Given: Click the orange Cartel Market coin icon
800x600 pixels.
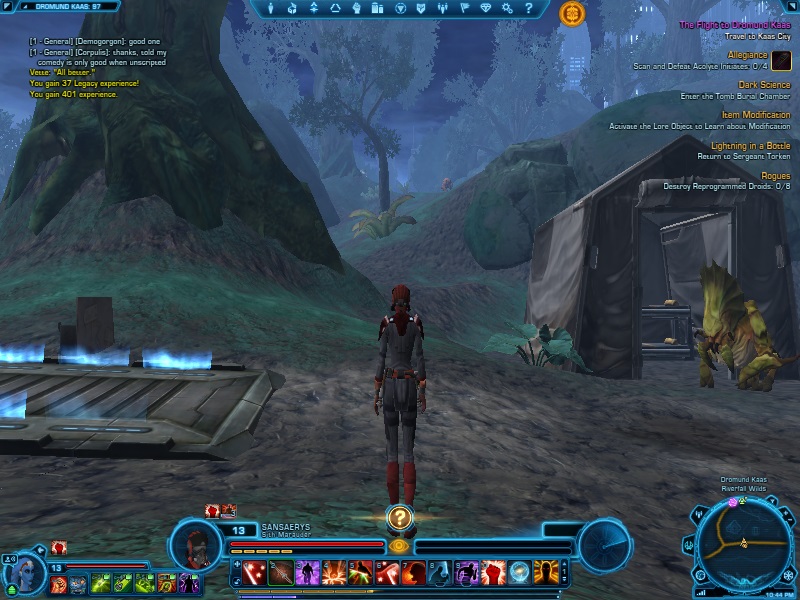Looking at the screenshot, I should (573, 13).
